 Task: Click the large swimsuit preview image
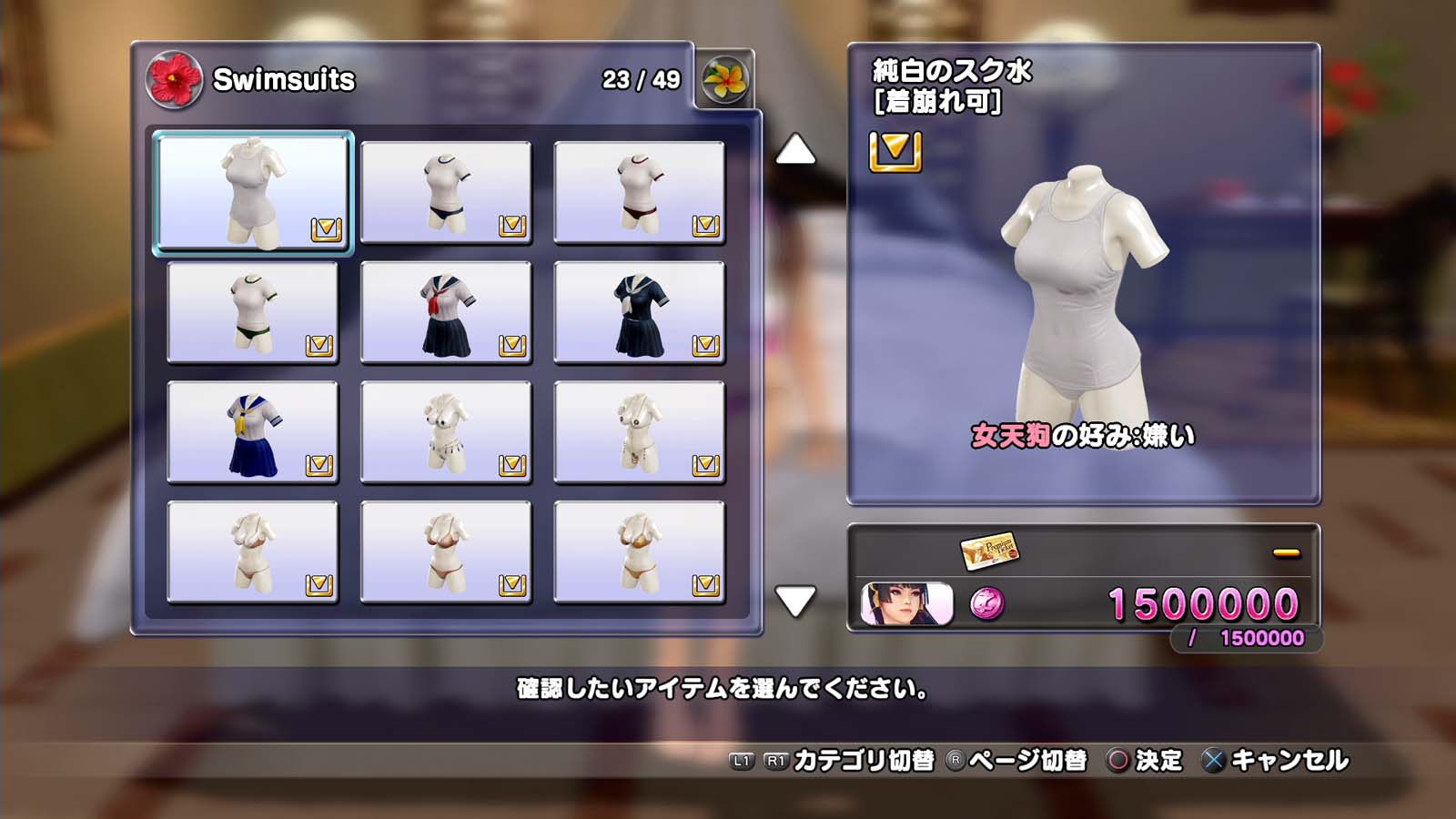(1083, 291)
